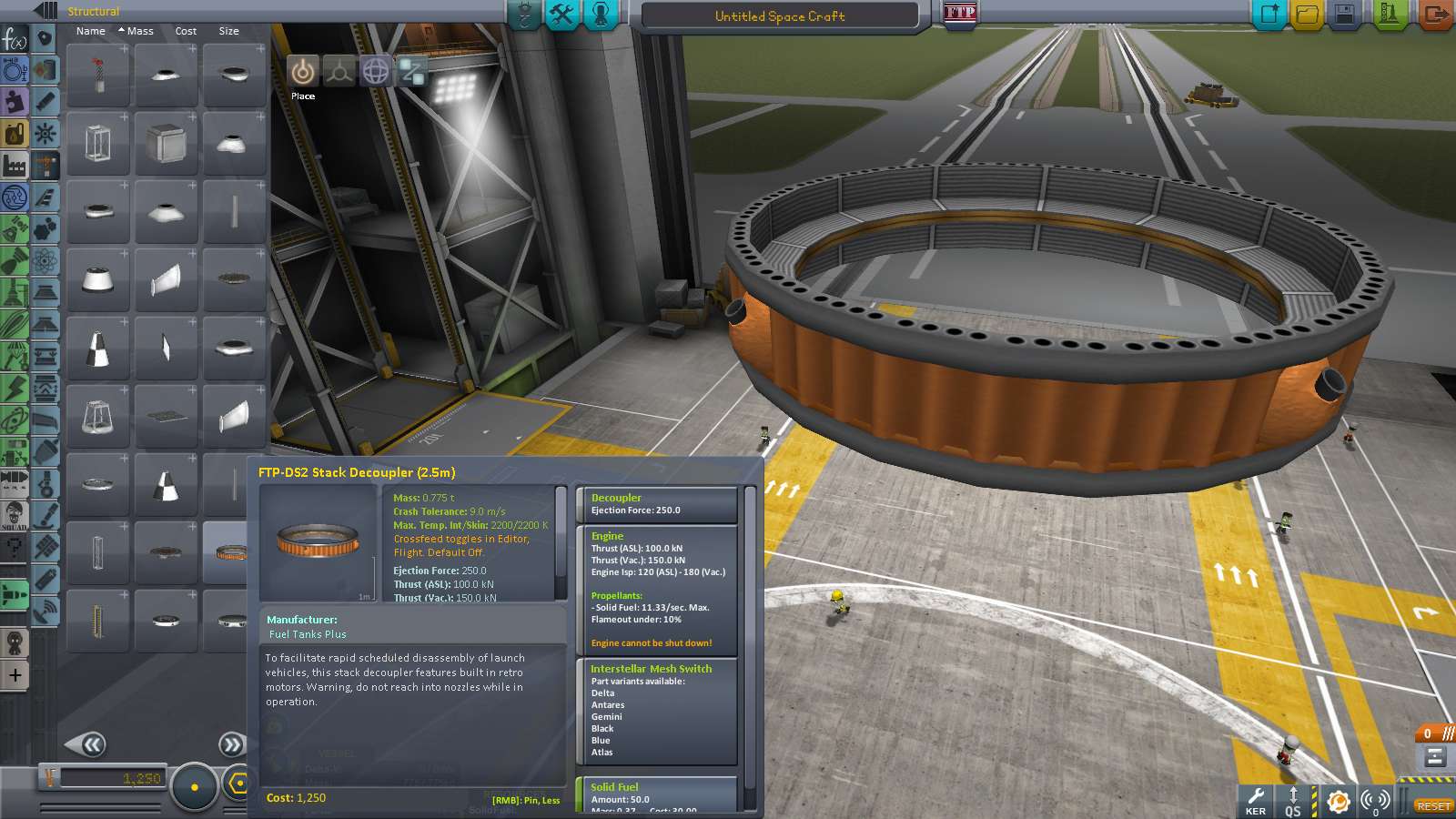Click the antenna signal icon bottom right

tap(1373, 803)
